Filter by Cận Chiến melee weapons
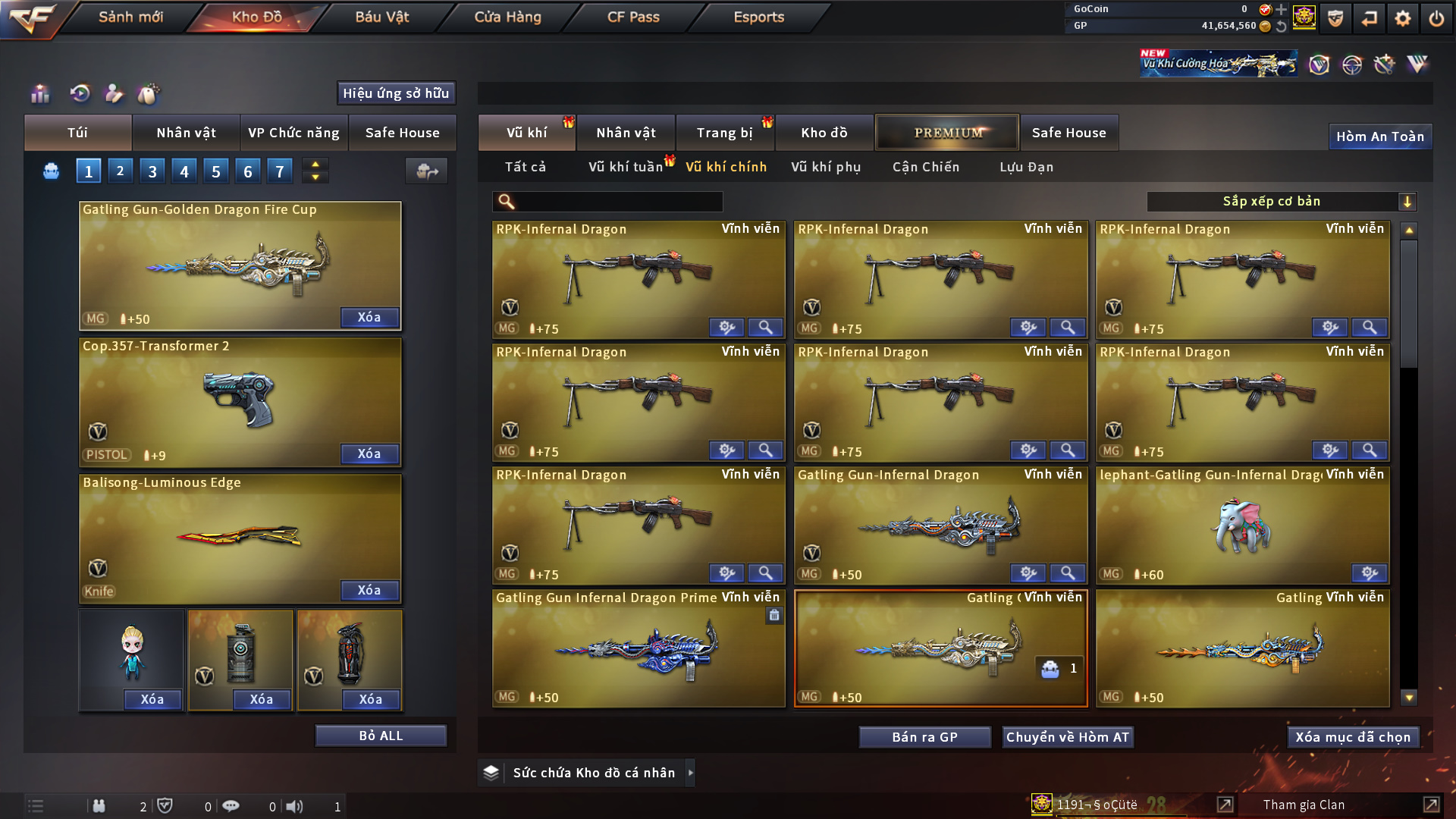 926,167
